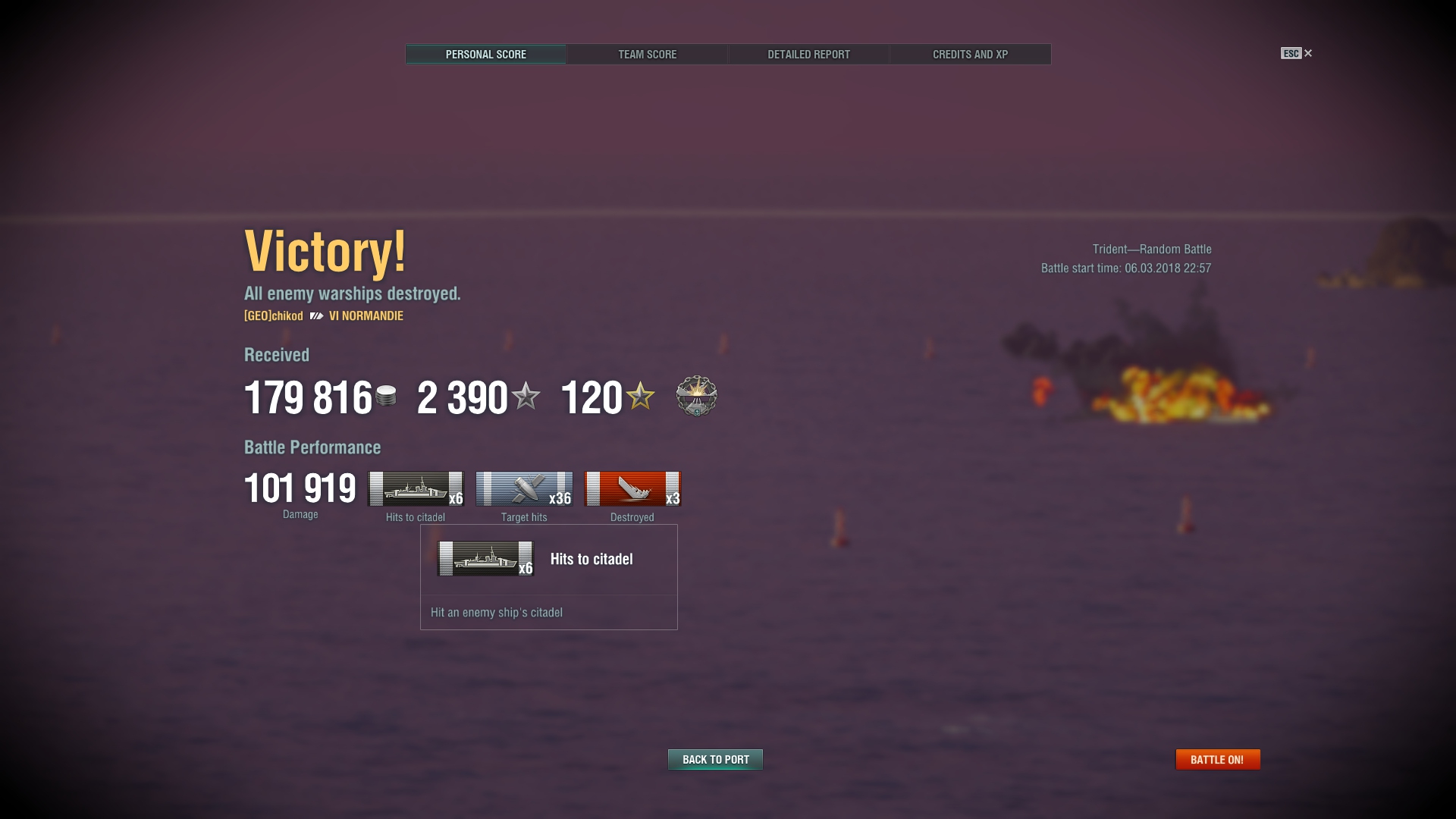Close the battle results screen
This screenshot has height=819, width=1456.
pyautogui.click(x=1307, y=53)
